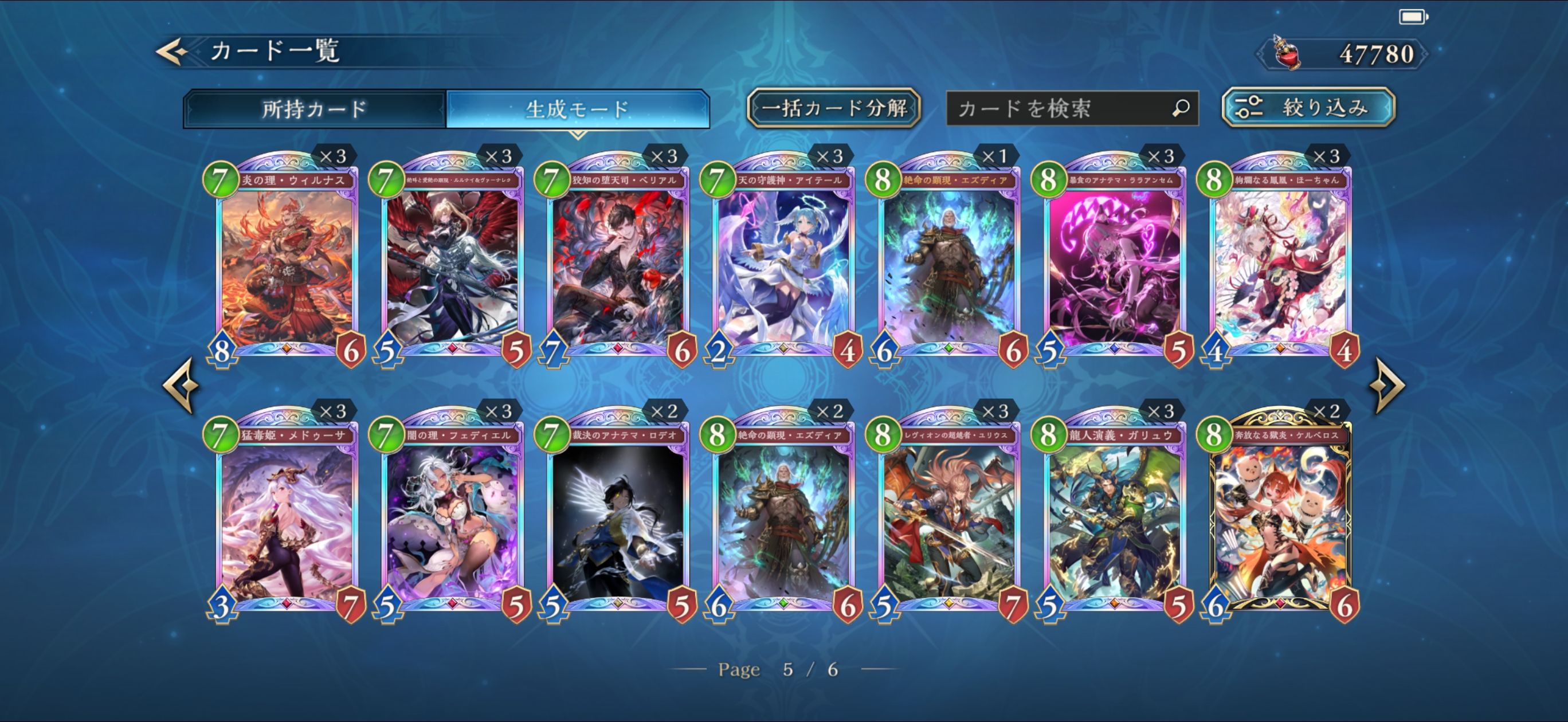Pick the 裁決のアナテマ・ロデオ card
Screen dimensions: 1568x722
618,517
